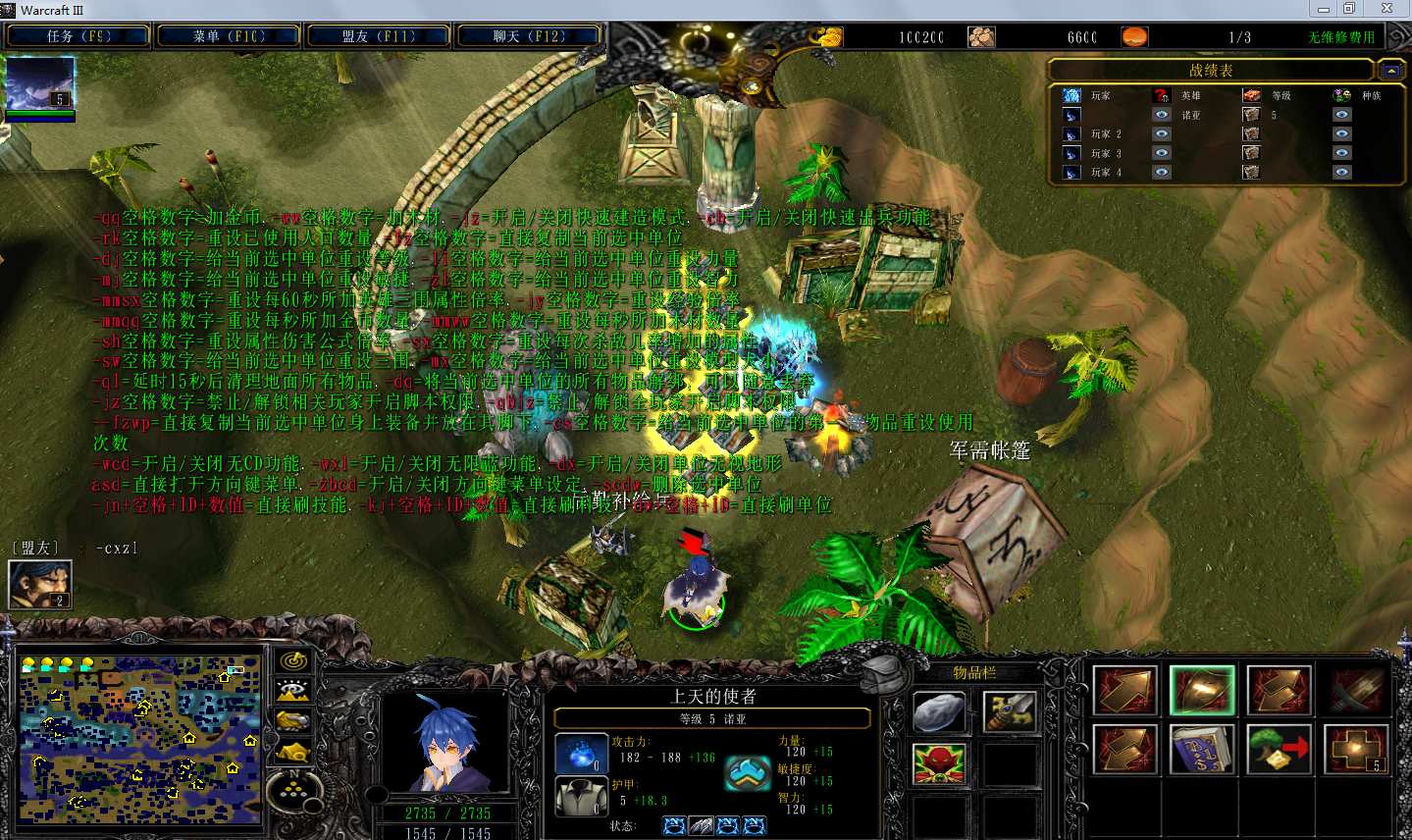Select the hero portrait icon at top left
Screen dimensions: 1412x840
(40, 83)
